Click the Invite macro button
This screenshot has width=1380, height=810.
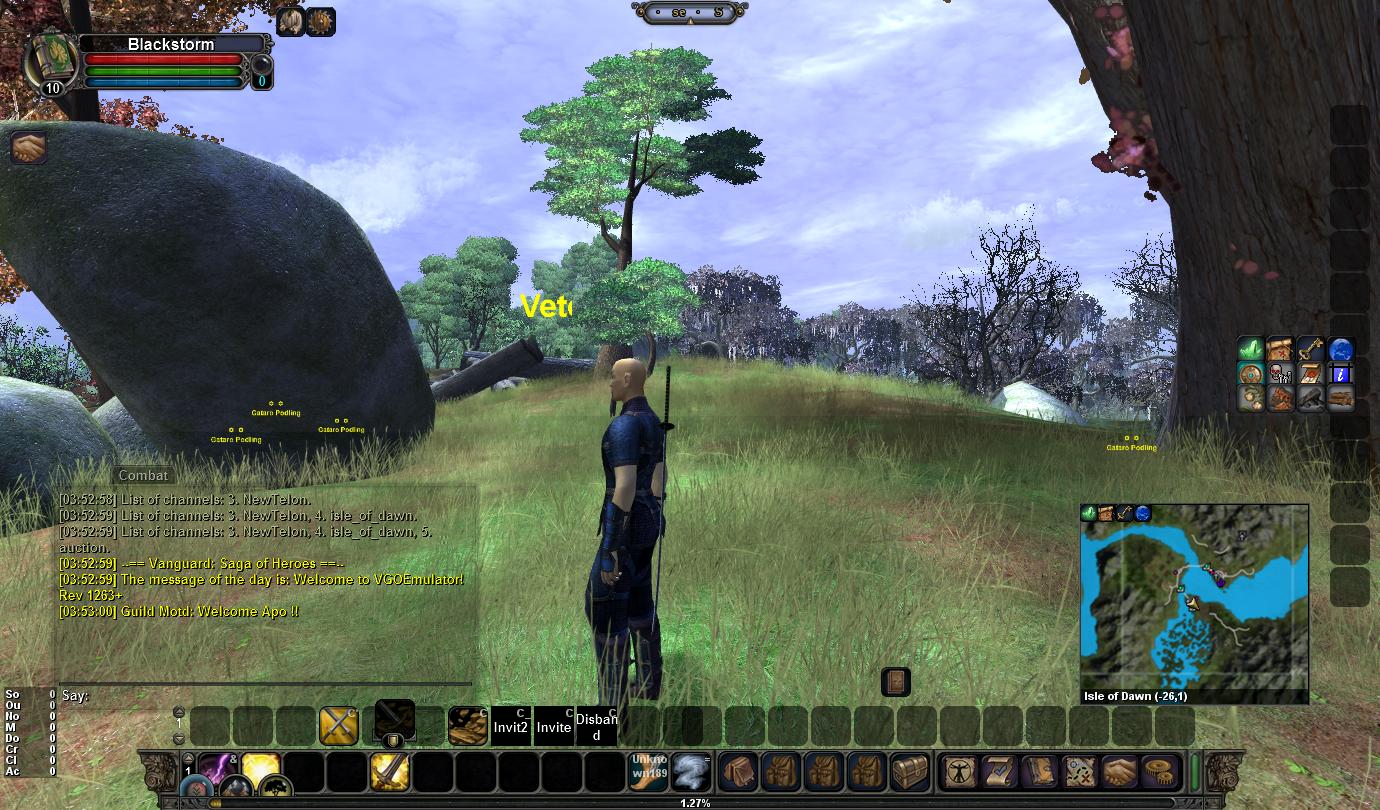553,727
